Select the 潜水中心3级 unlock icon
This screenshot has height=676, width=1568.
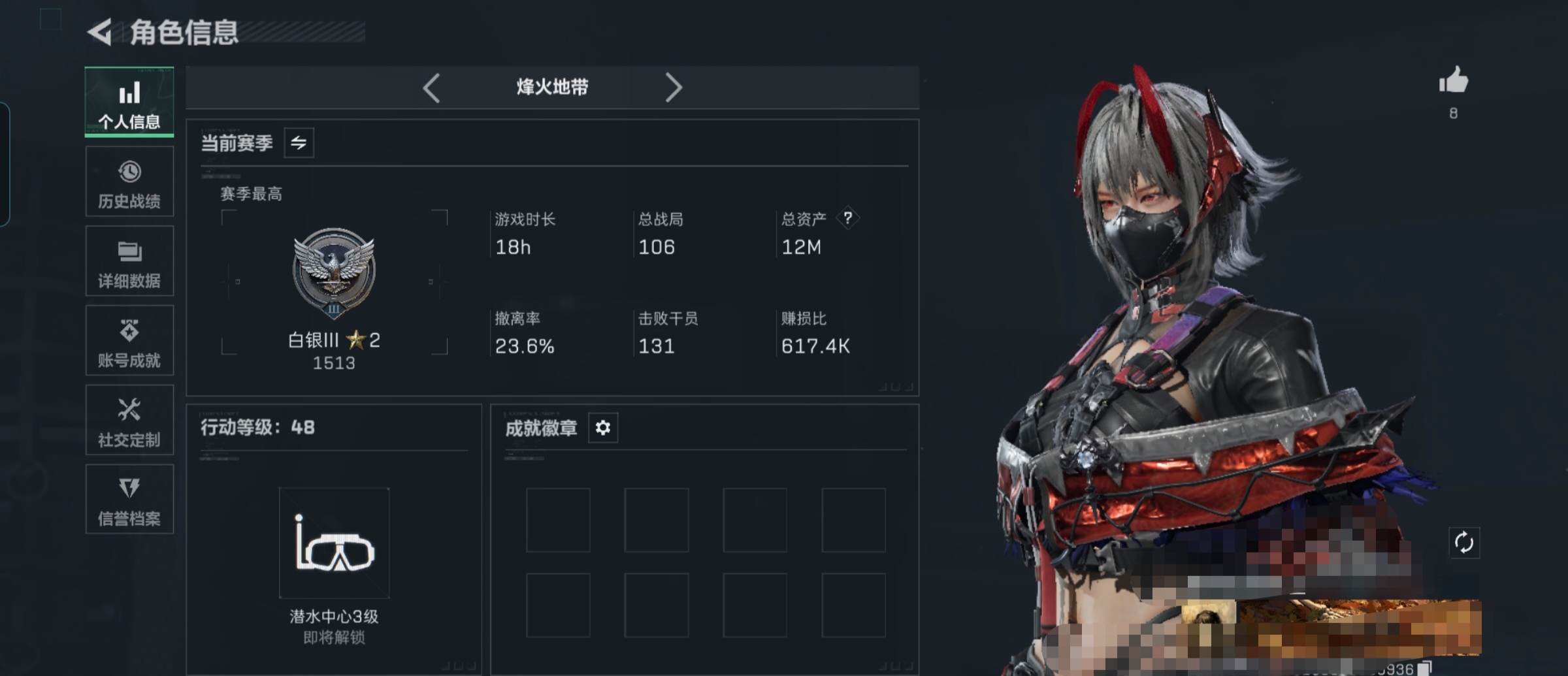click(x=334, y=543)
